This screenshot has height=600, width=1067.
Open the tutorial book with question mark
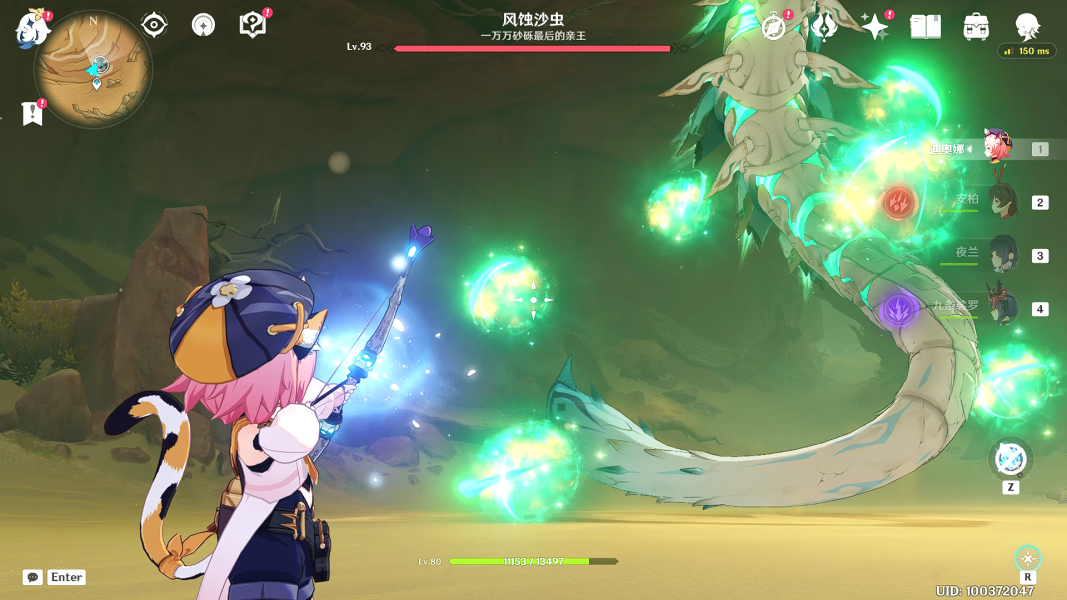[x=253, y=25]
